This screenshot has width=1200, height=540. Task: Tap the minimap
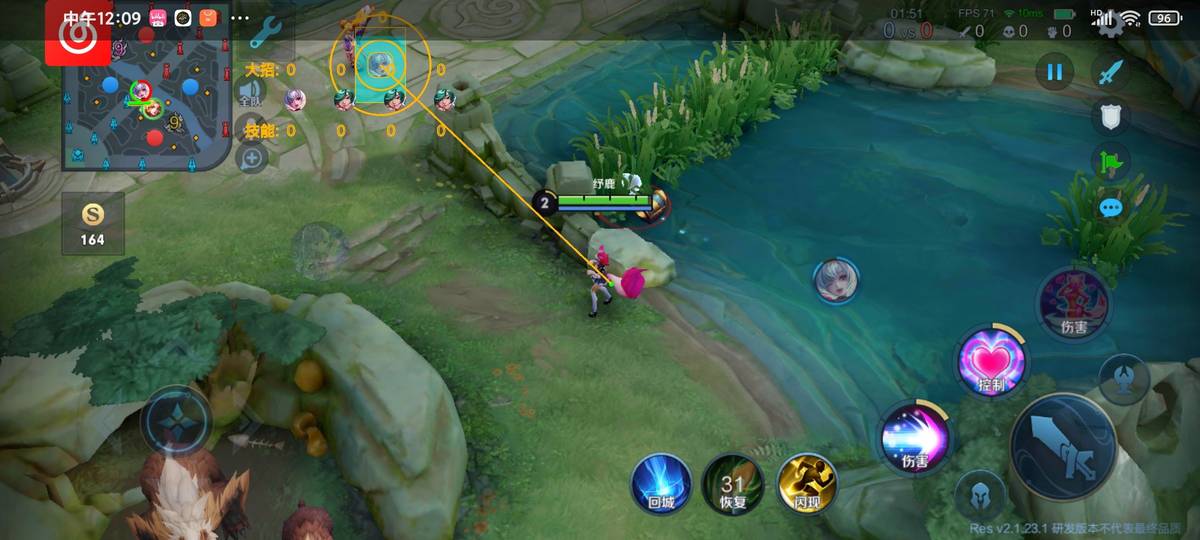pyautogui.click(x=147, y=100)
